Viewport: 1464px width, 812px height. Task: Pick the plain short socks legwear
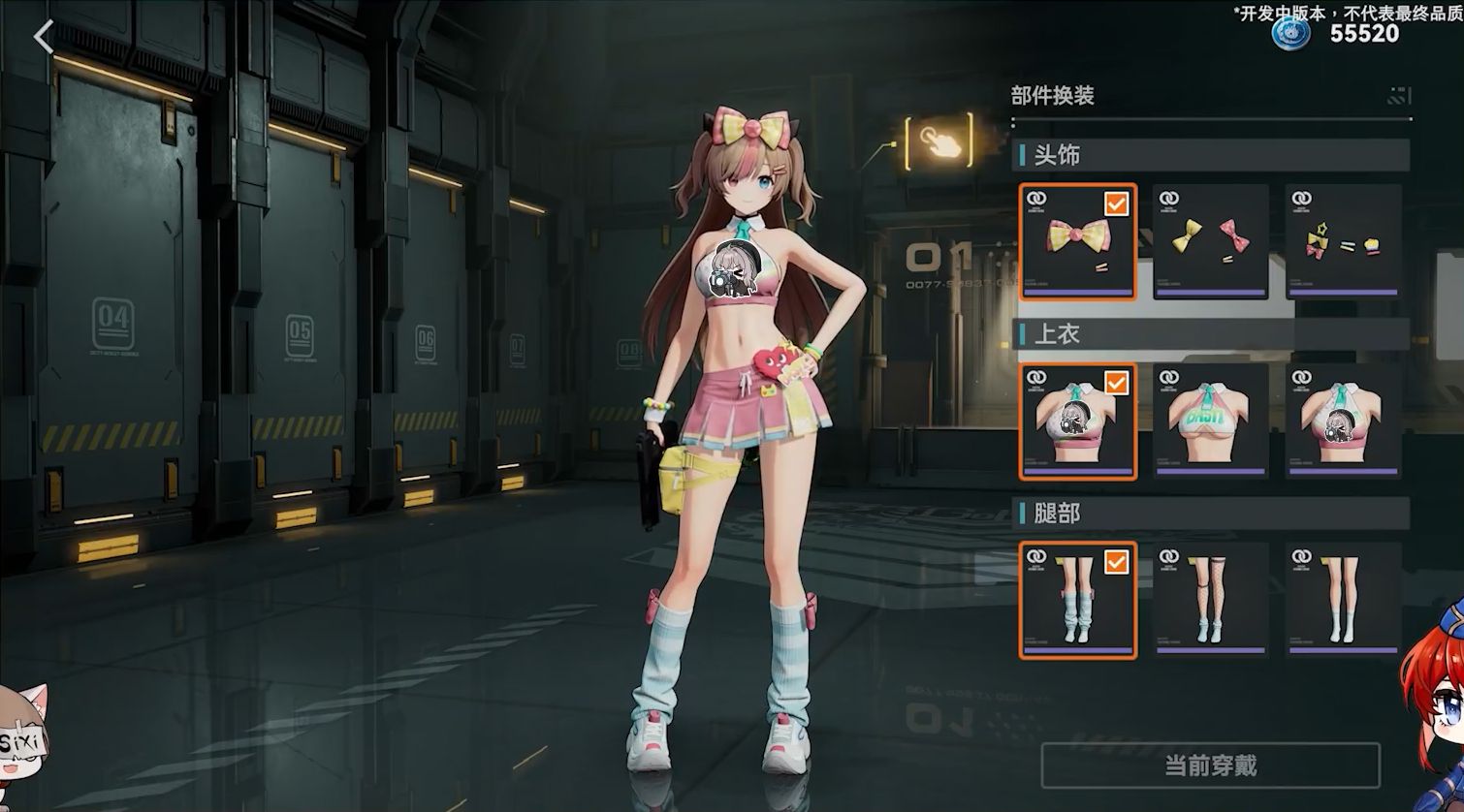pyautogui.click(x=1343, y=600)
